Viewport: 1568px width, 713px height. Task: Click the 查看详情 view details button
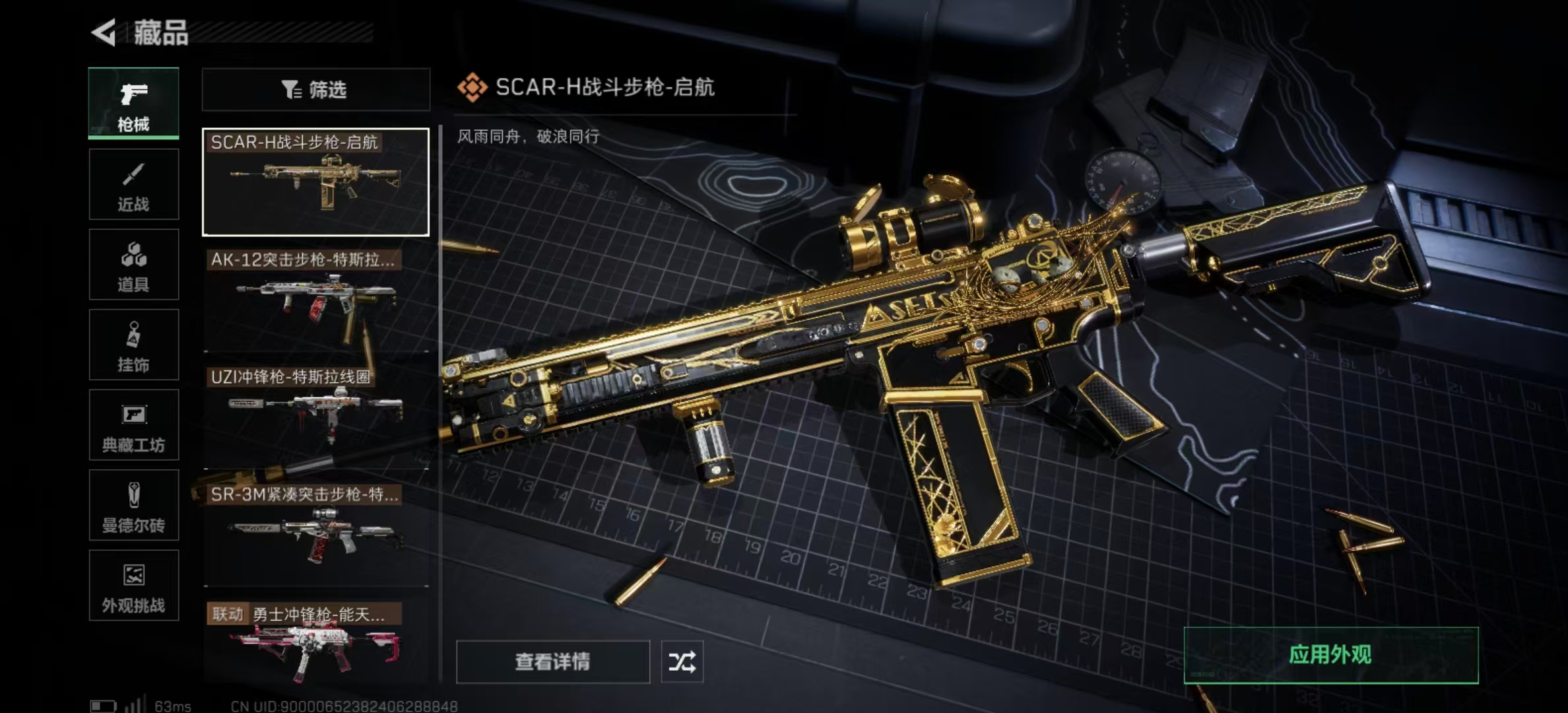[x=552, y=662]
